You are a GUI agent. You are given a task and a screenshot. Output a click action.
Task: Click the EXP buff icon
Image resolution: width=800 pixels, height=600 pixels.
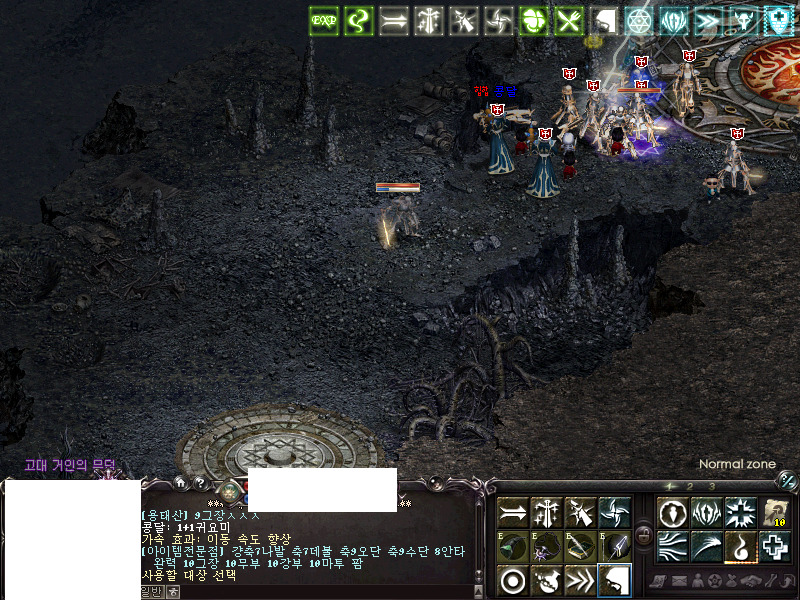[x=323, y=19]
